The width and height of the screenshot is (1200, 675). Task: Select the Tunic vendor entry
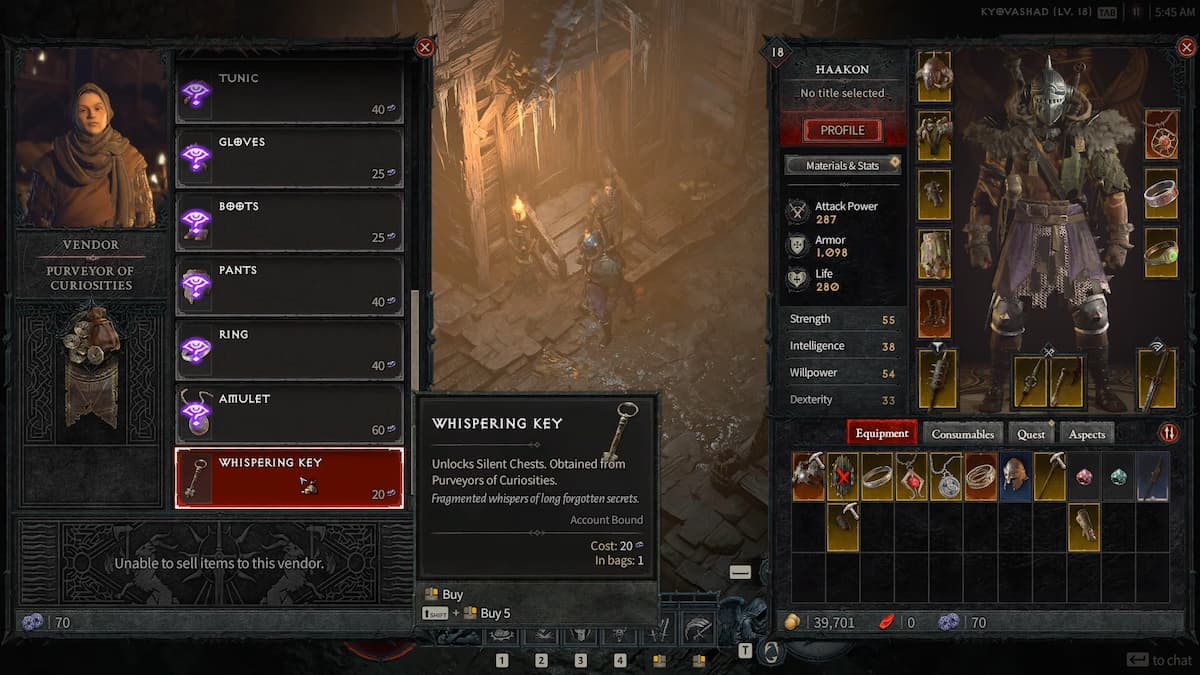289,94
